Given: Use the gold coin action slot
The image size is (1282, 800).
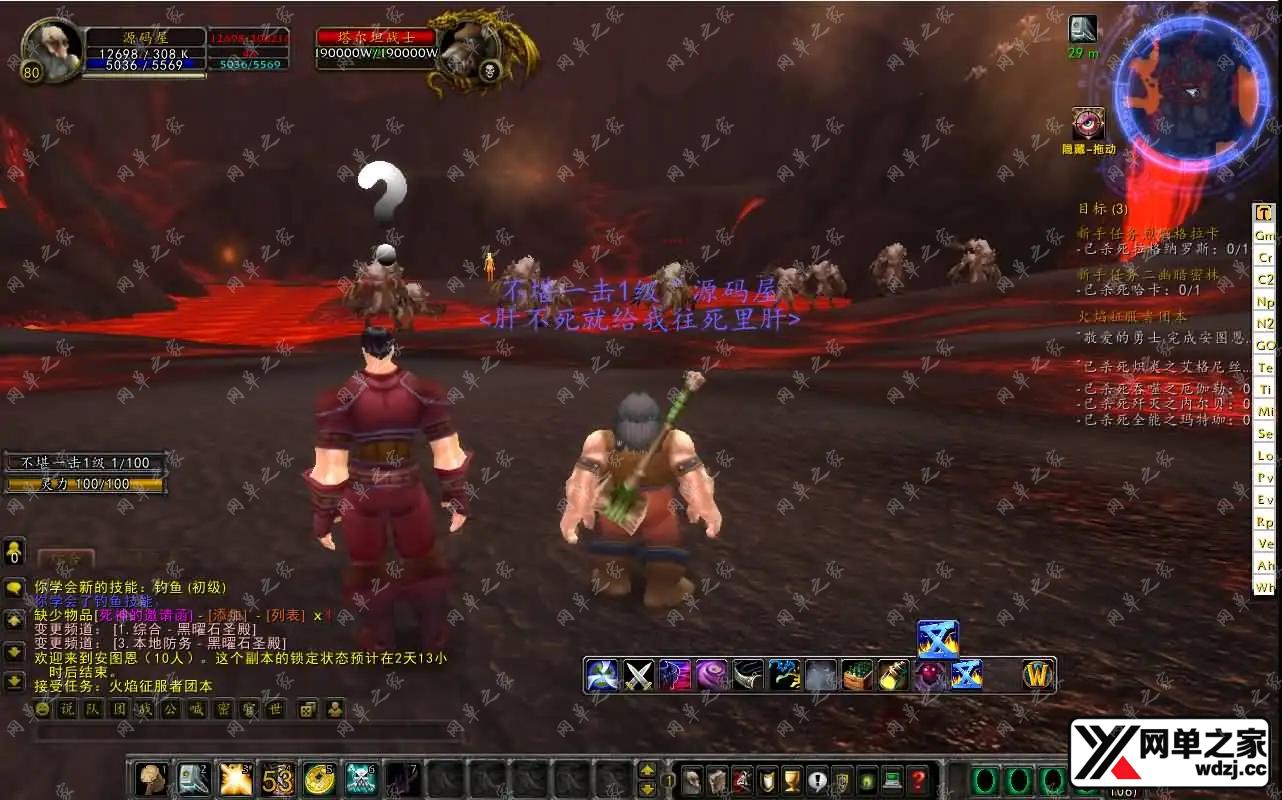Looking at the screenshot, I should click(x=319, y=778).
